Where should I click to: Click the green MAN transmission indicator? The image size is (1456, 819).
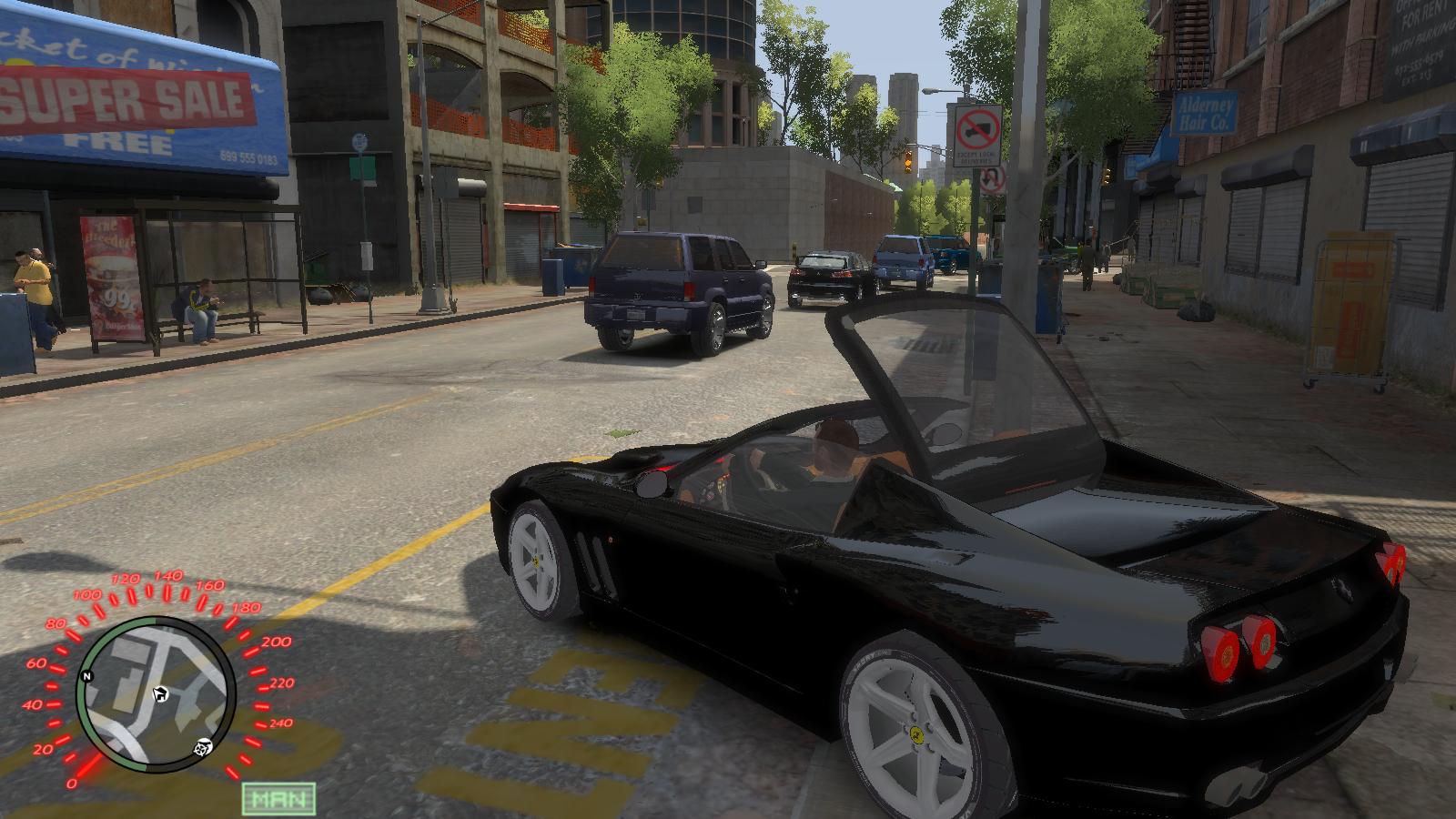point(278,798)
